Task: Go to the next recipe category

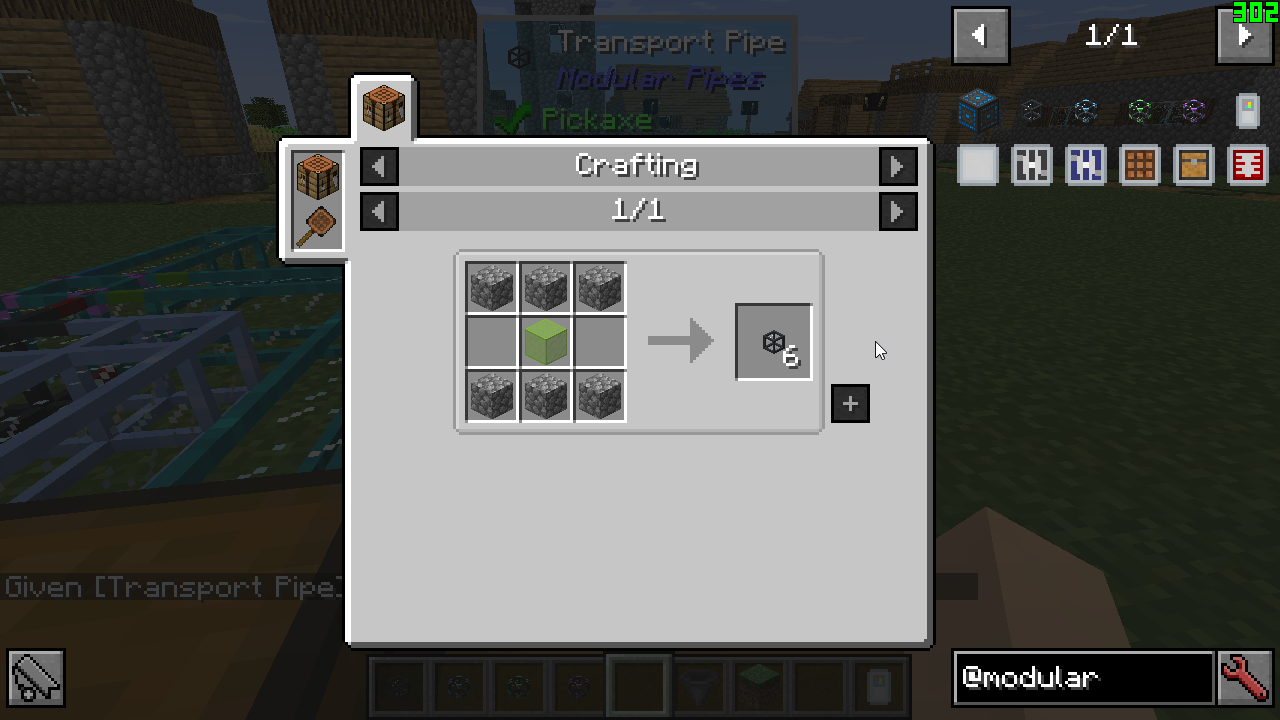Action: [897, 166]
